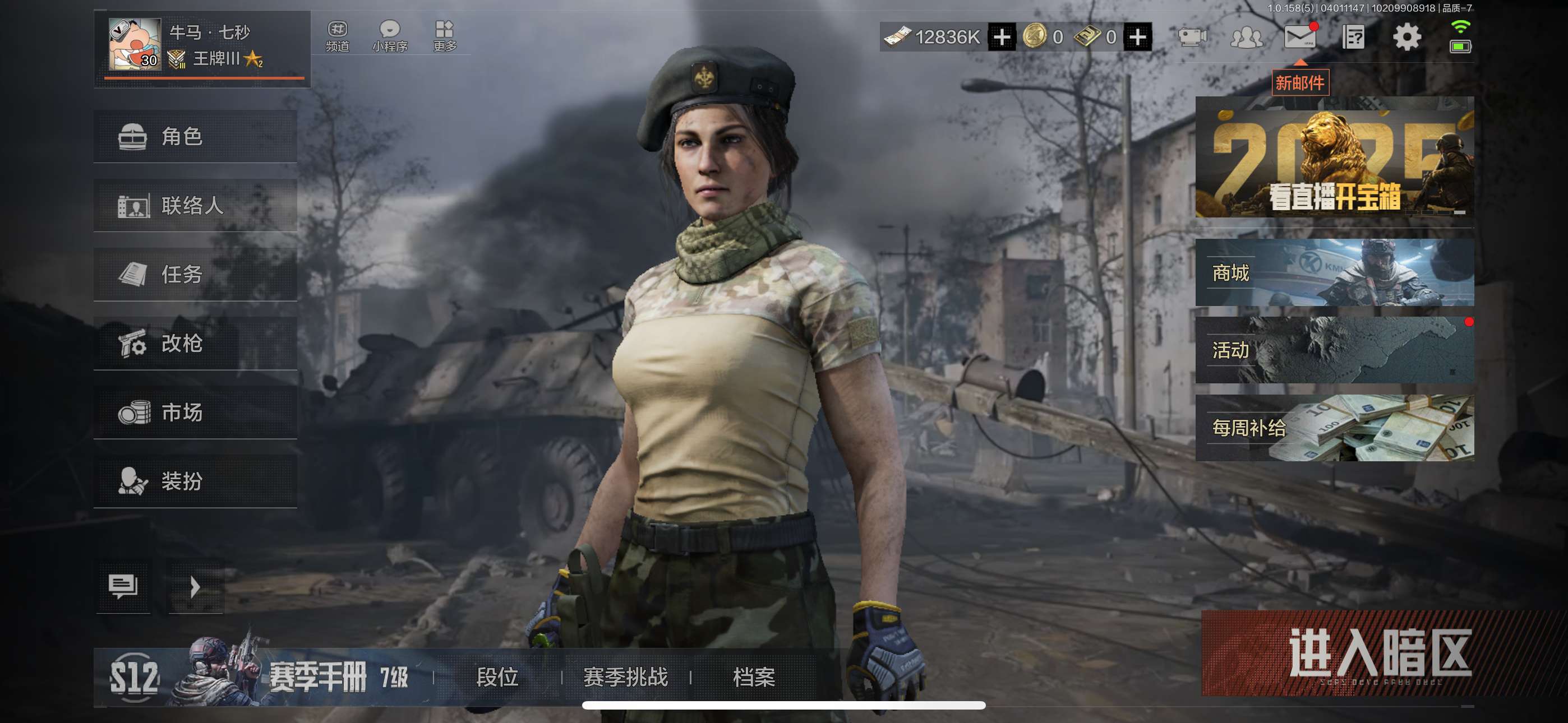Open the 联络人 contacts menu
Screen dimensions: 1568x723
[195, 206]
